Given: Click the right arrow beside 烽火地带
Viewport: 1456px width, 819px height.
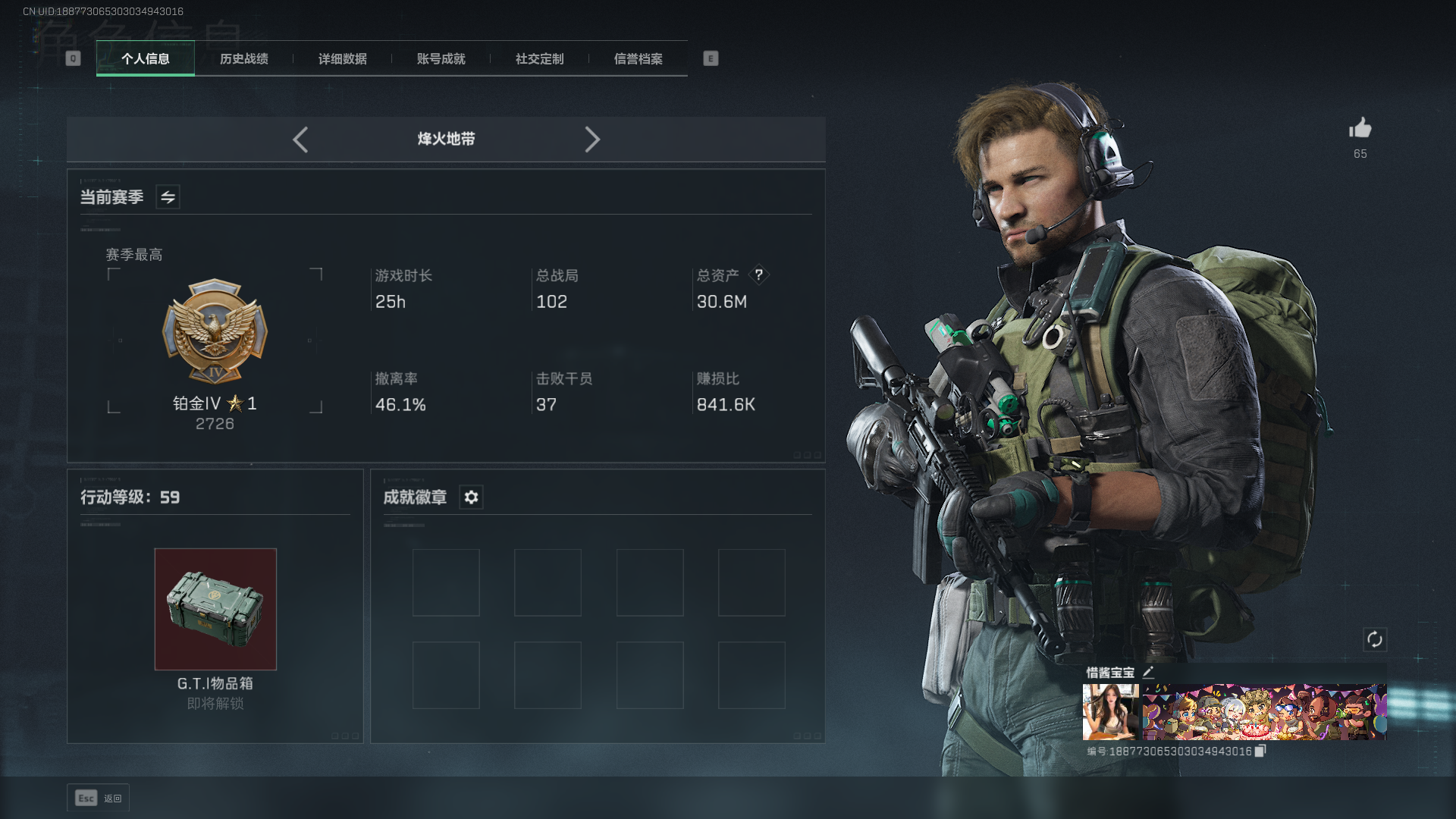Looking at the screenshot, I should (592, 140).
